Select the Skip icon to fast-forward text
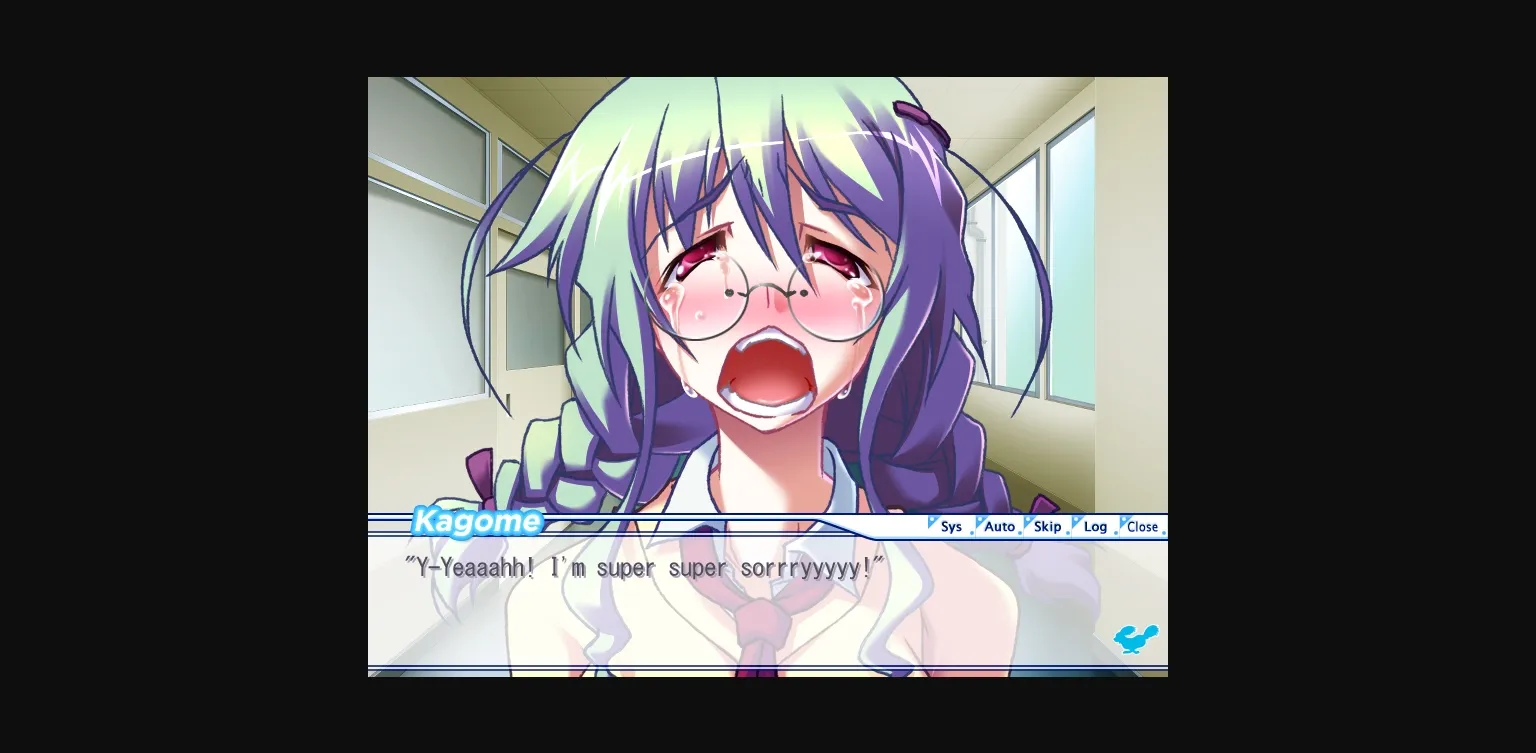Viewport: 1536px width, 753px height. point(1047,527)
